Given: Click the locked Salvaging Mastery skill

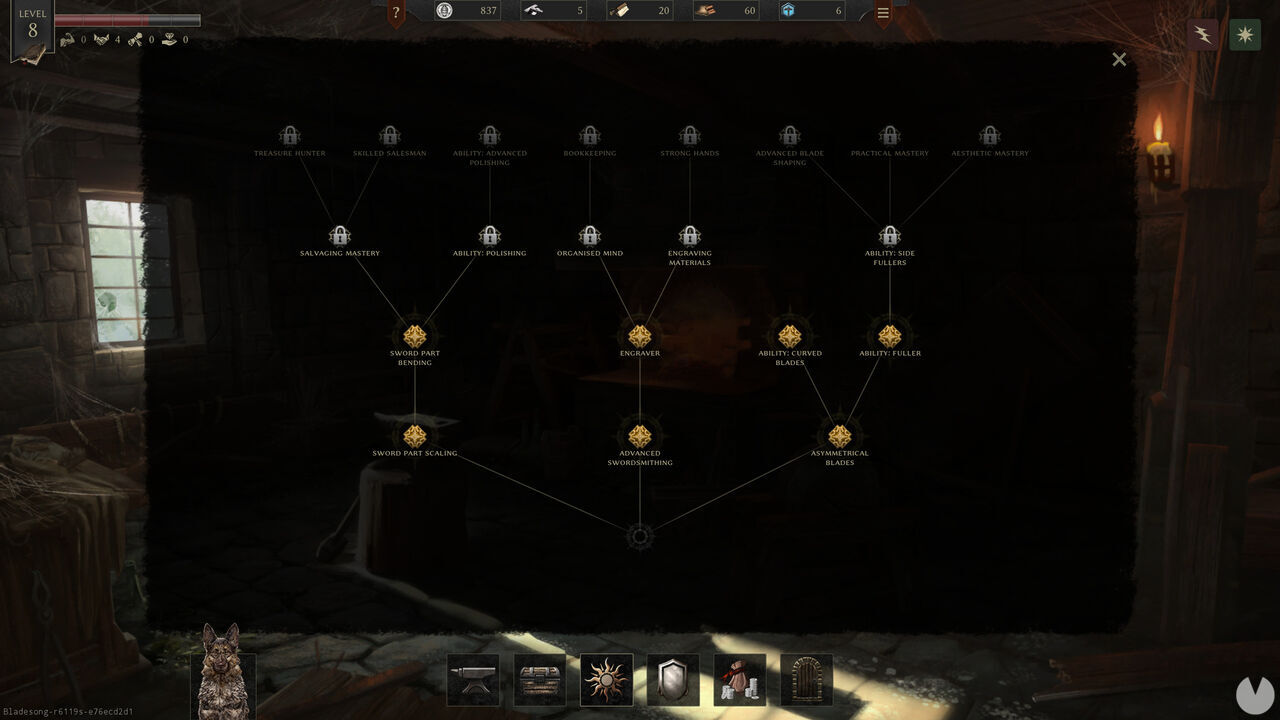Looking at the screenshot, I should (340, 236).
